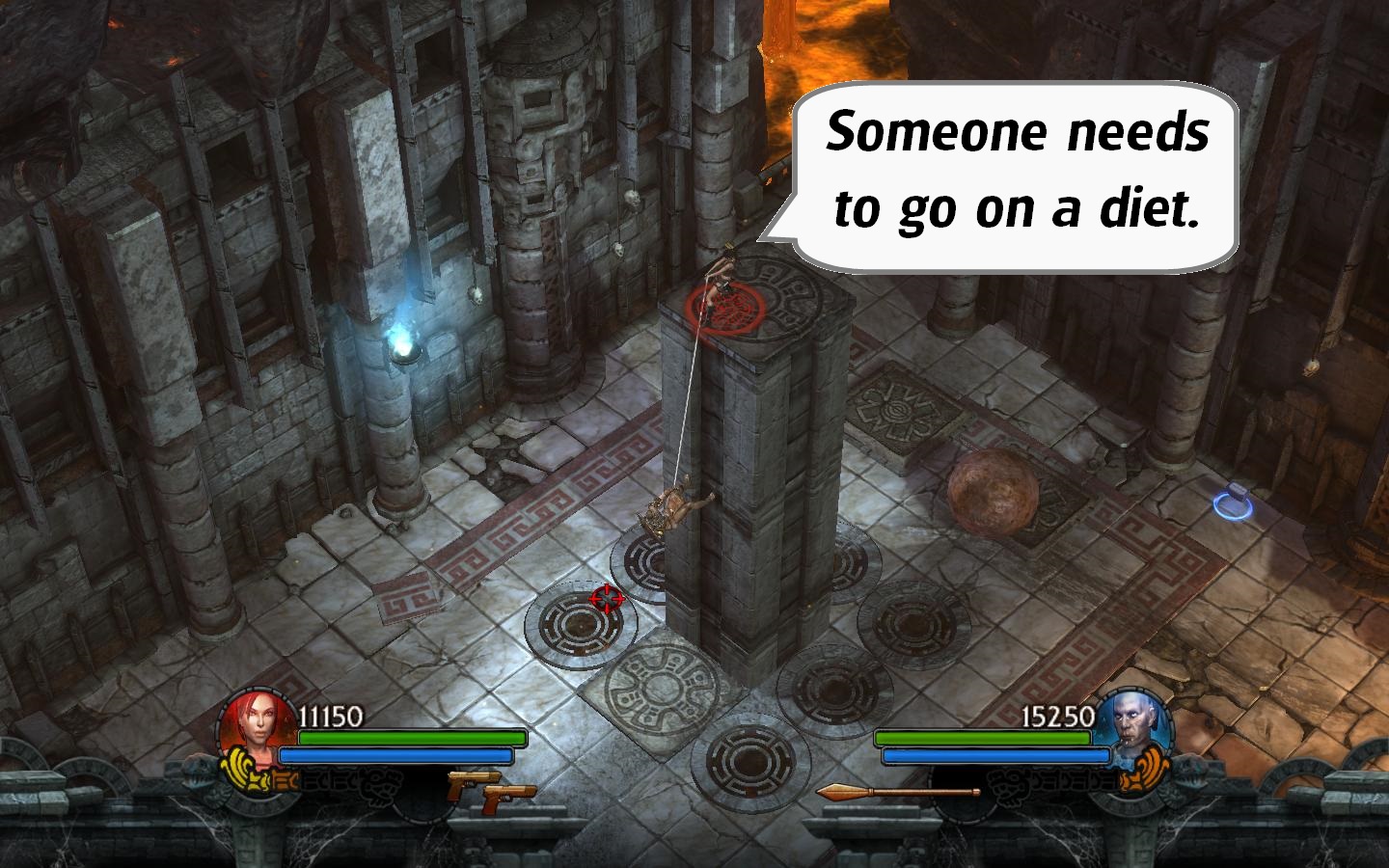Select the dual pistols weapon icon
Viewport: 1389px width, 868px height.
coord(491,788)
